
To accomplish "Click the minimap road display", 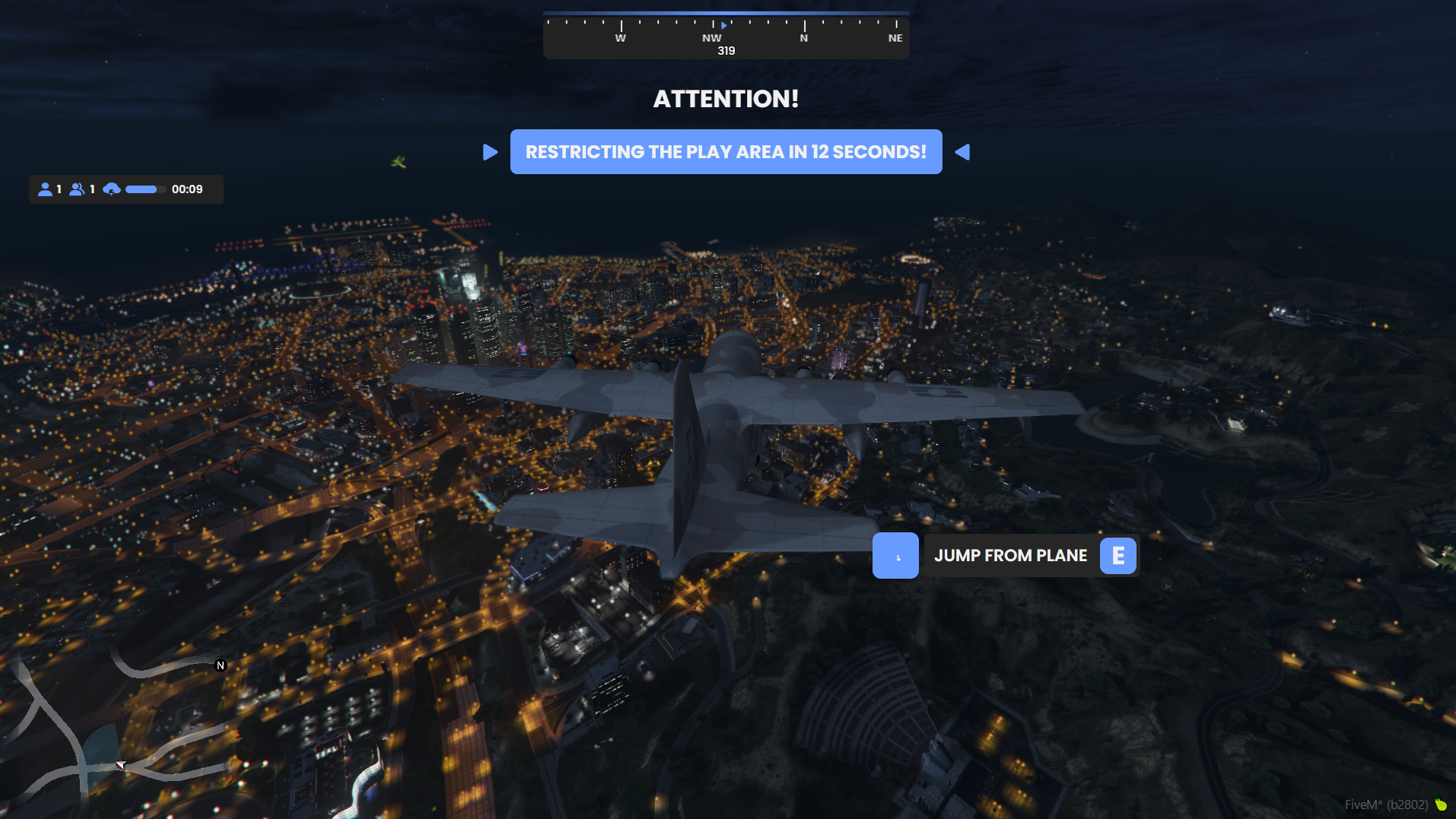I will tap(114, 730).
